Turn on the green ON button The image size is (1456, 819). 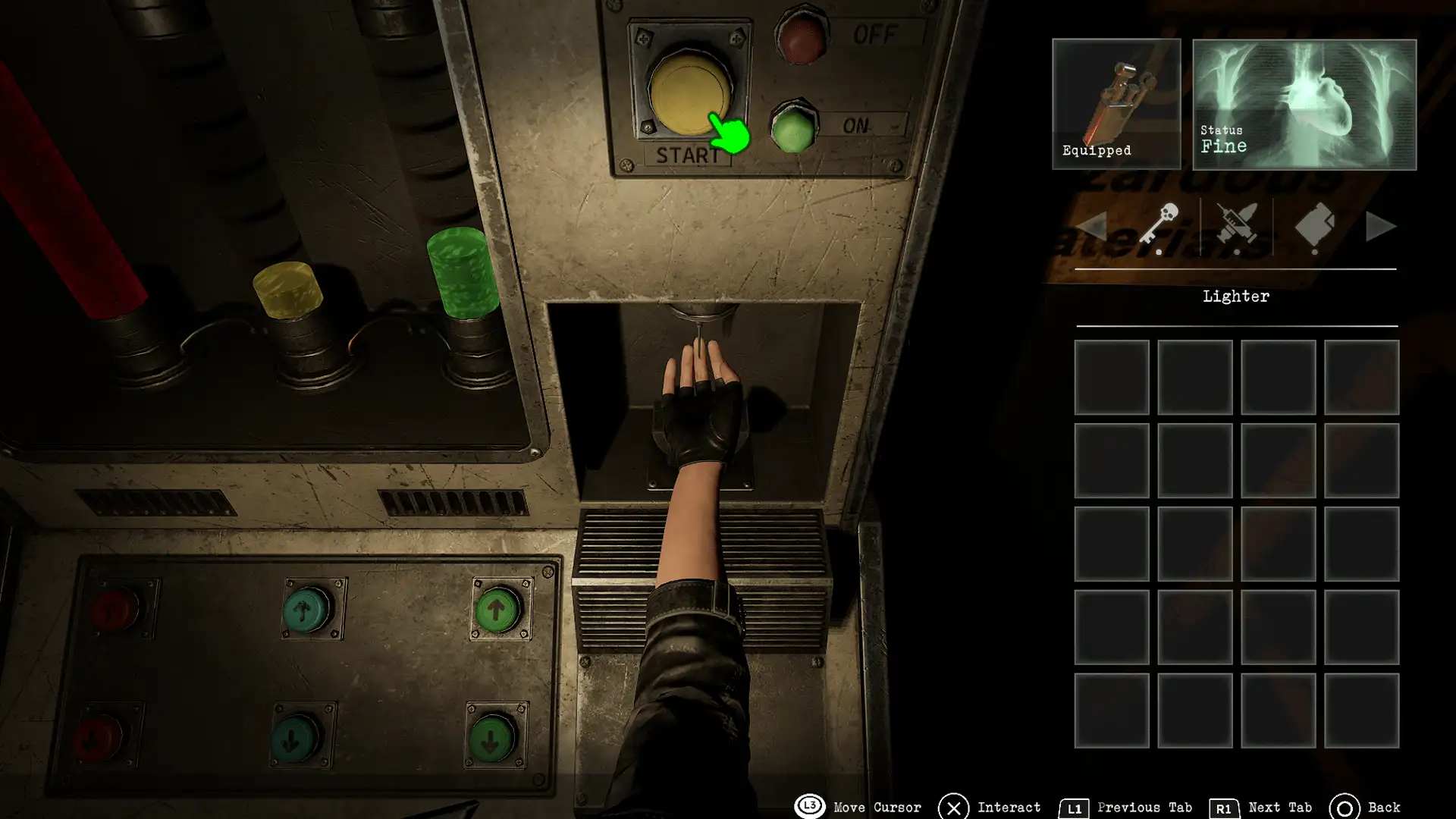tap(794, 127)
